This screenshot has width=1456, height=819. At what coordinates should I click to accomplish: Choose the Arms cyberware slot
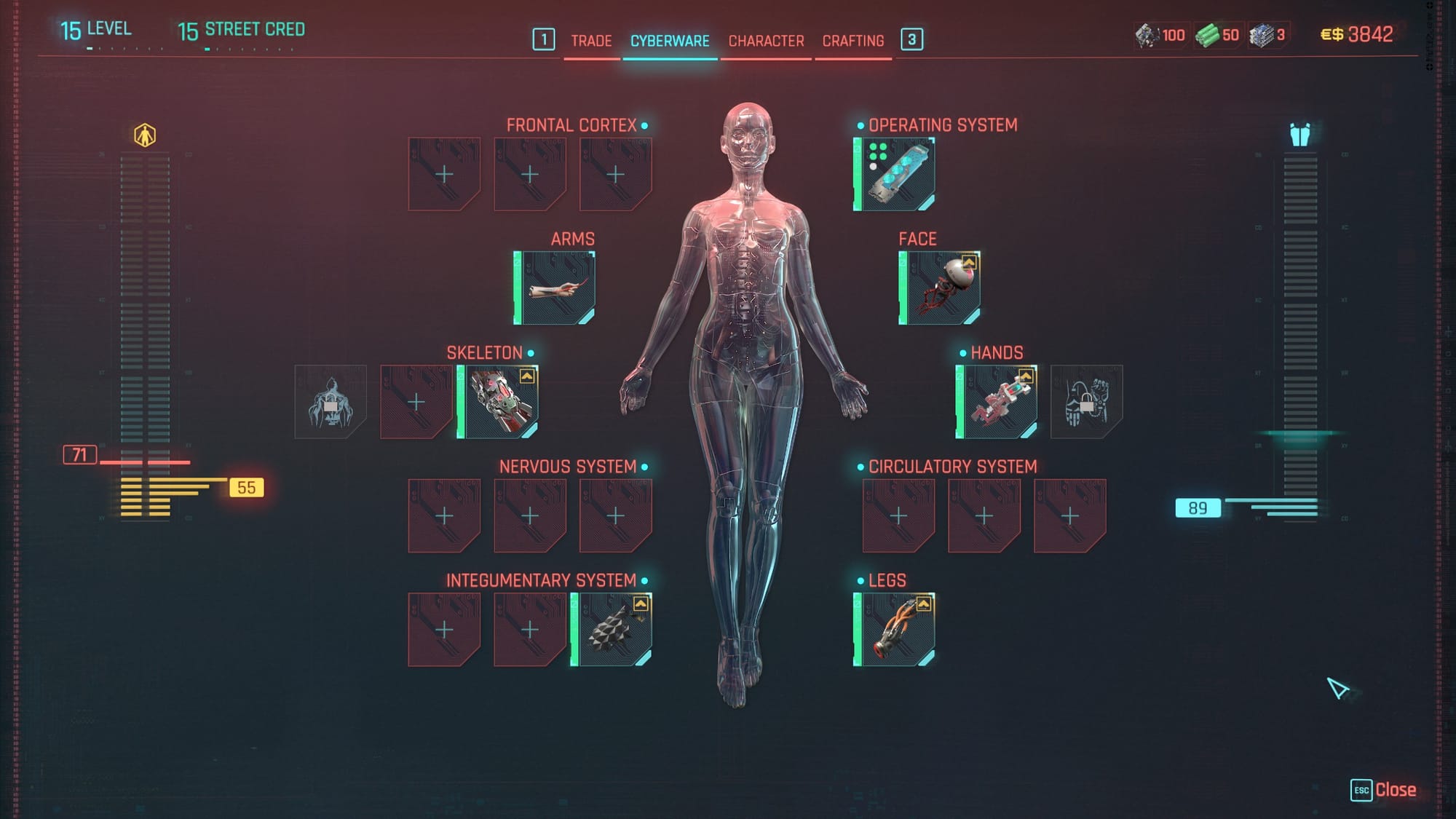(x=555, y=288)
